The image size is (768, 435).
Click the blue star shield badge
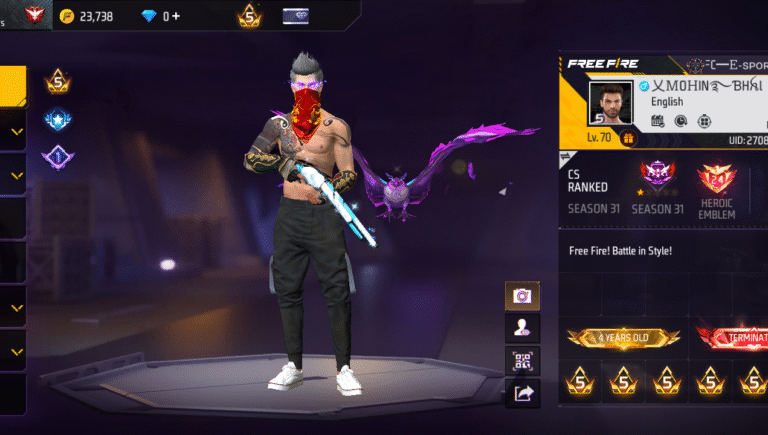56,120
